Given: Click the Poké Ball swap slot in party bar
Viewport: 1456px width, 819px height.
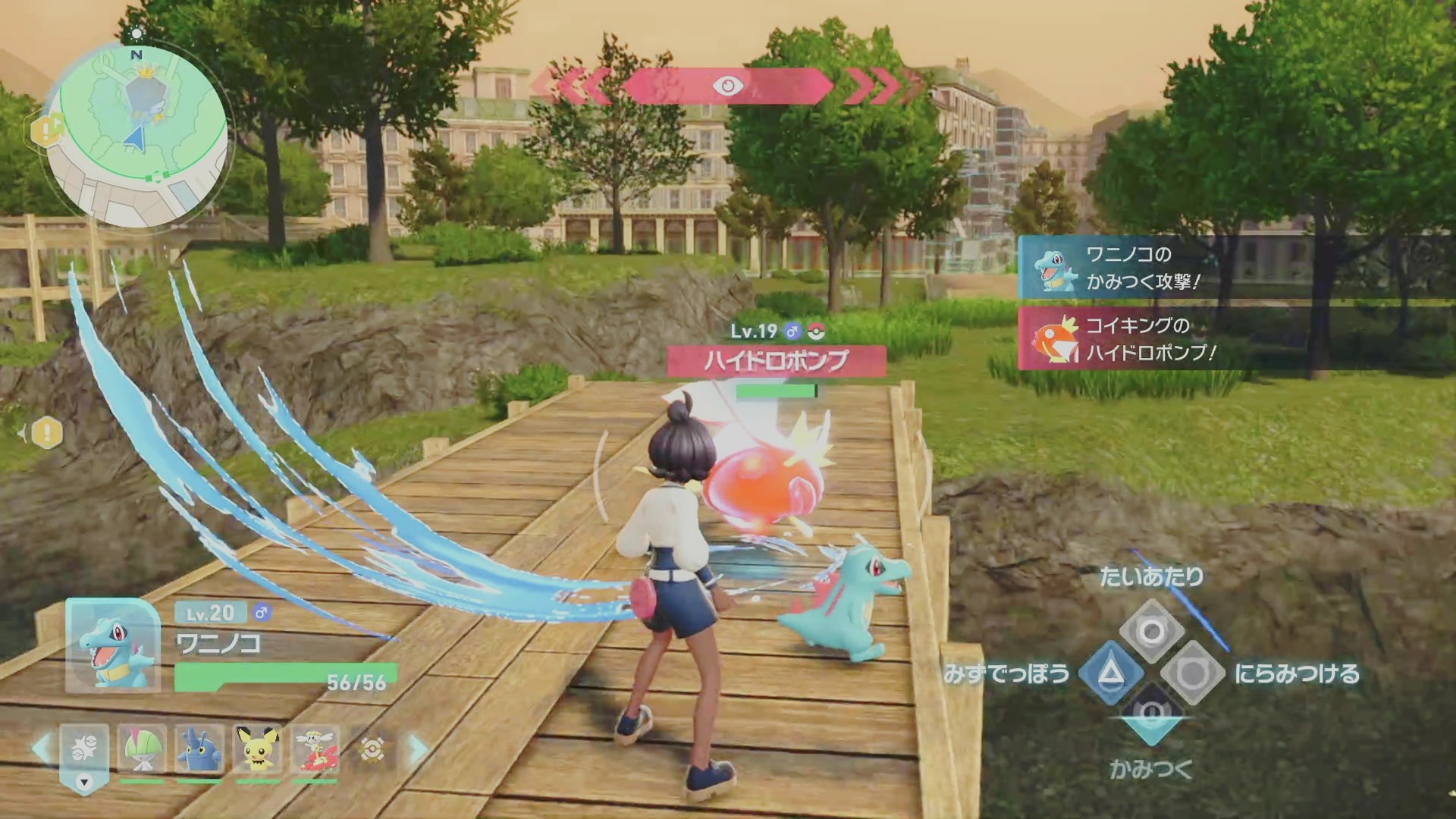Looking at the screenshot, I should (x=84, y=751).
